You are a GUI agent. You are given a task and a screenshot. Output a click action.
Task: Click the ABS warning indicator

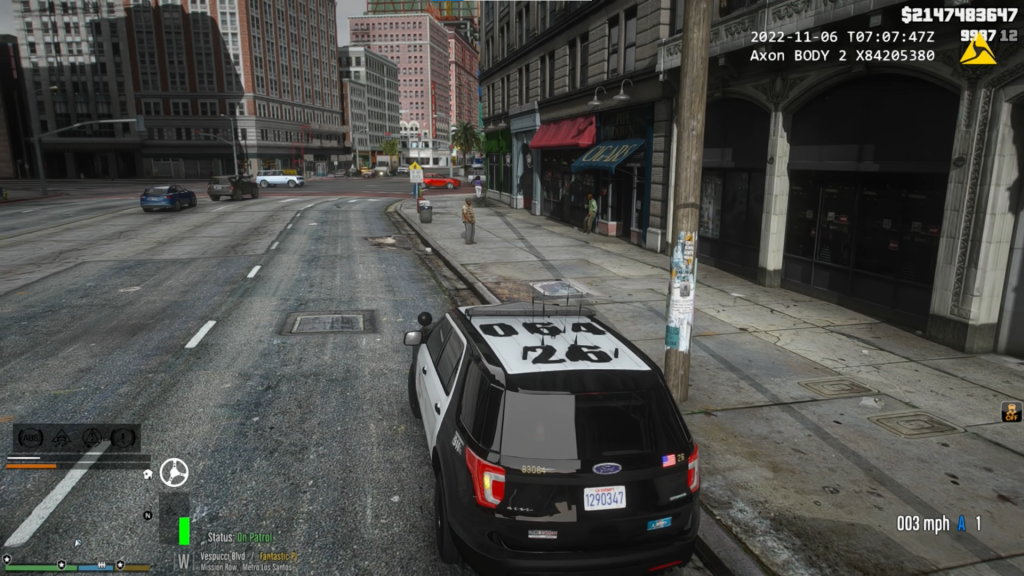click(x=30, y=437)
